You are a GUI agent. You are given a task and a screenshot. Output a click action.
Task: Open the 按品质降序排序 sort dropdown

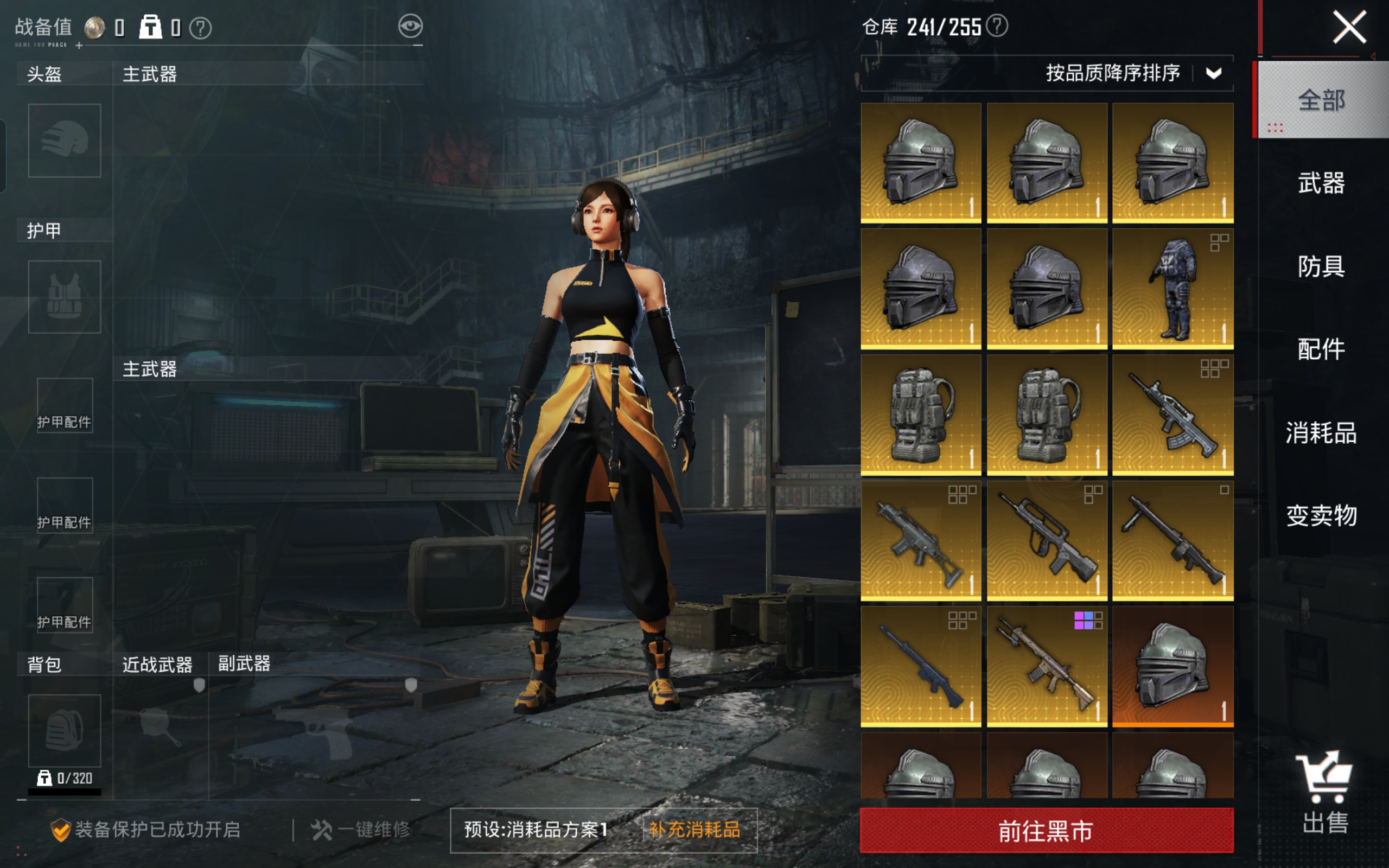click(1213, 73)
